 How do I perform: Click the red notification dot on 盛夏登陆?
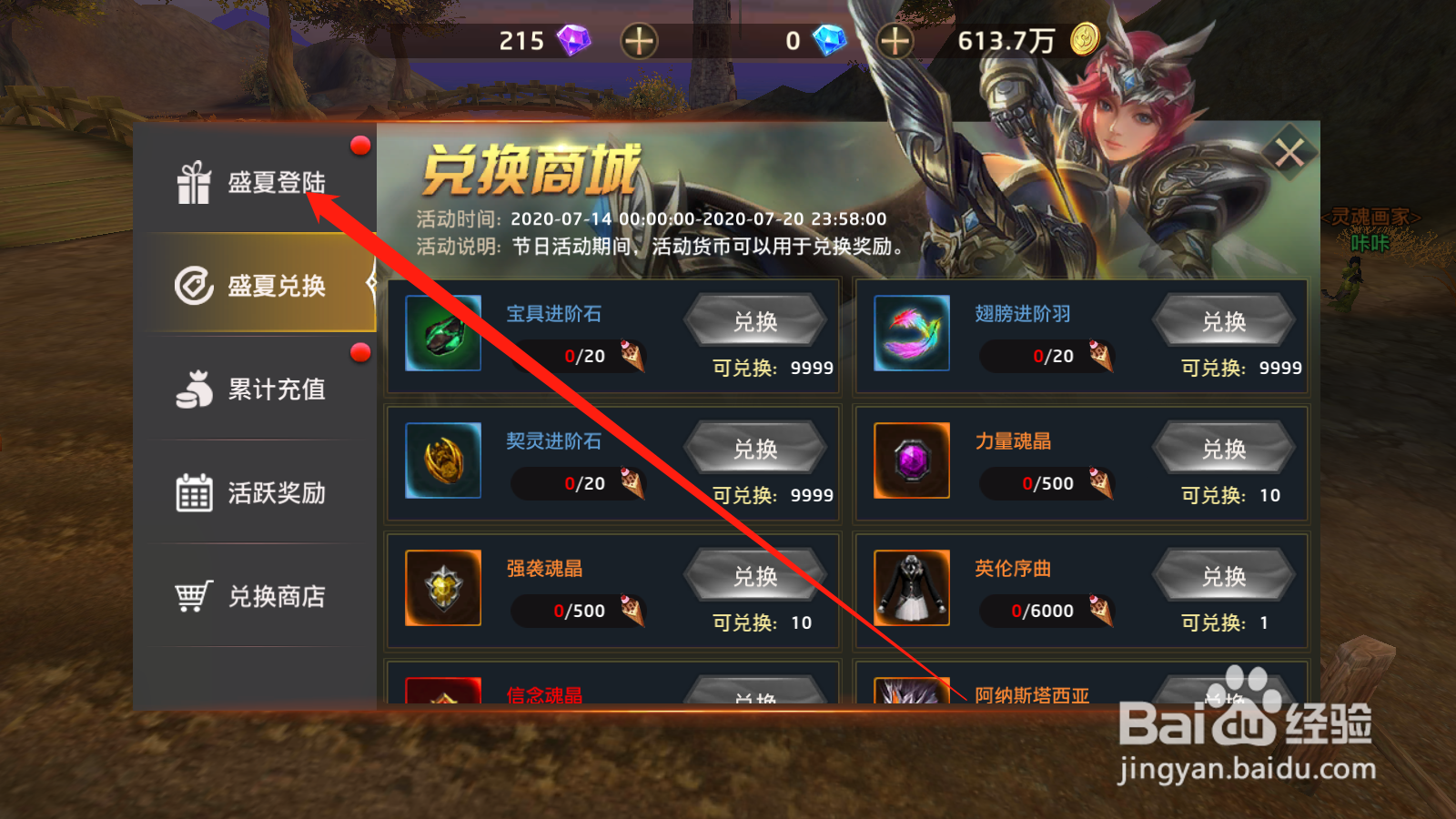[x=361, y=144]
